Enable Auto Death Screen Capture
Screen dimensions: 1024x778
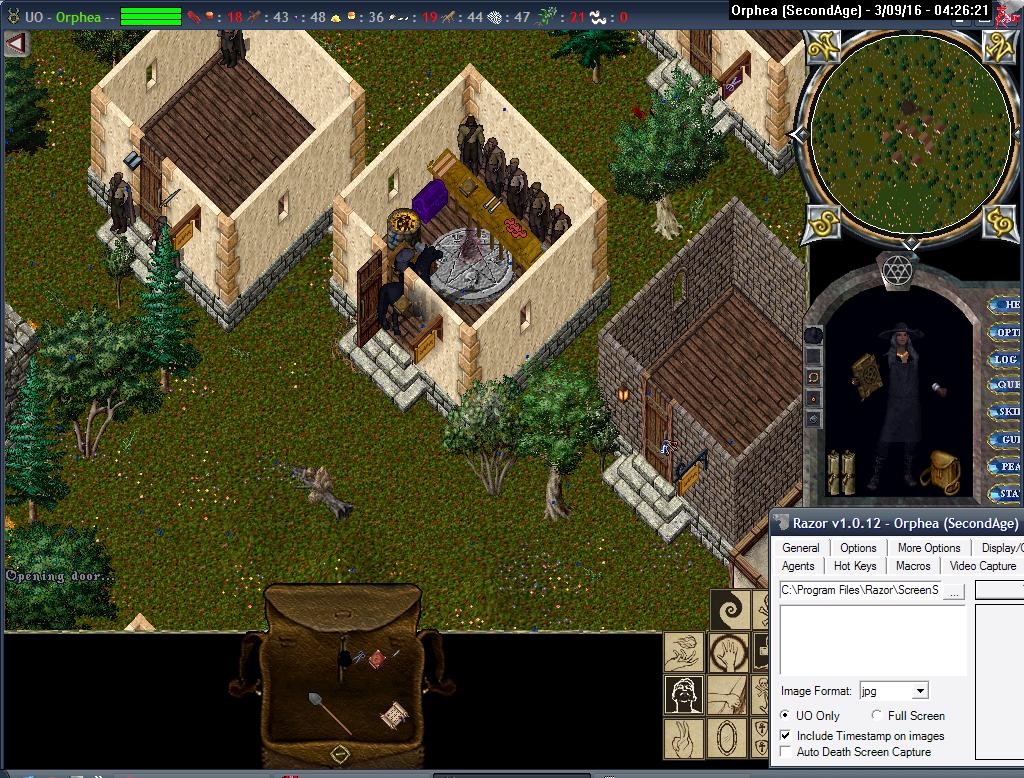click(x=786, y=752)
